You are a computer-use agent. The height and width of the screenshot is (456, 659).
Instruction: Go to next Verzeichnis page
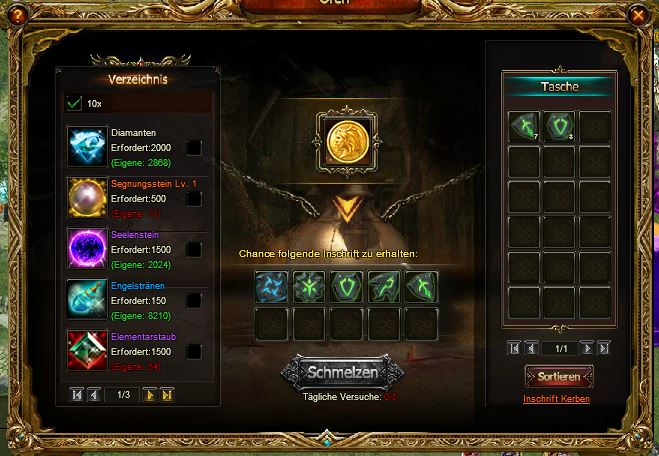(x=150, y=395)
